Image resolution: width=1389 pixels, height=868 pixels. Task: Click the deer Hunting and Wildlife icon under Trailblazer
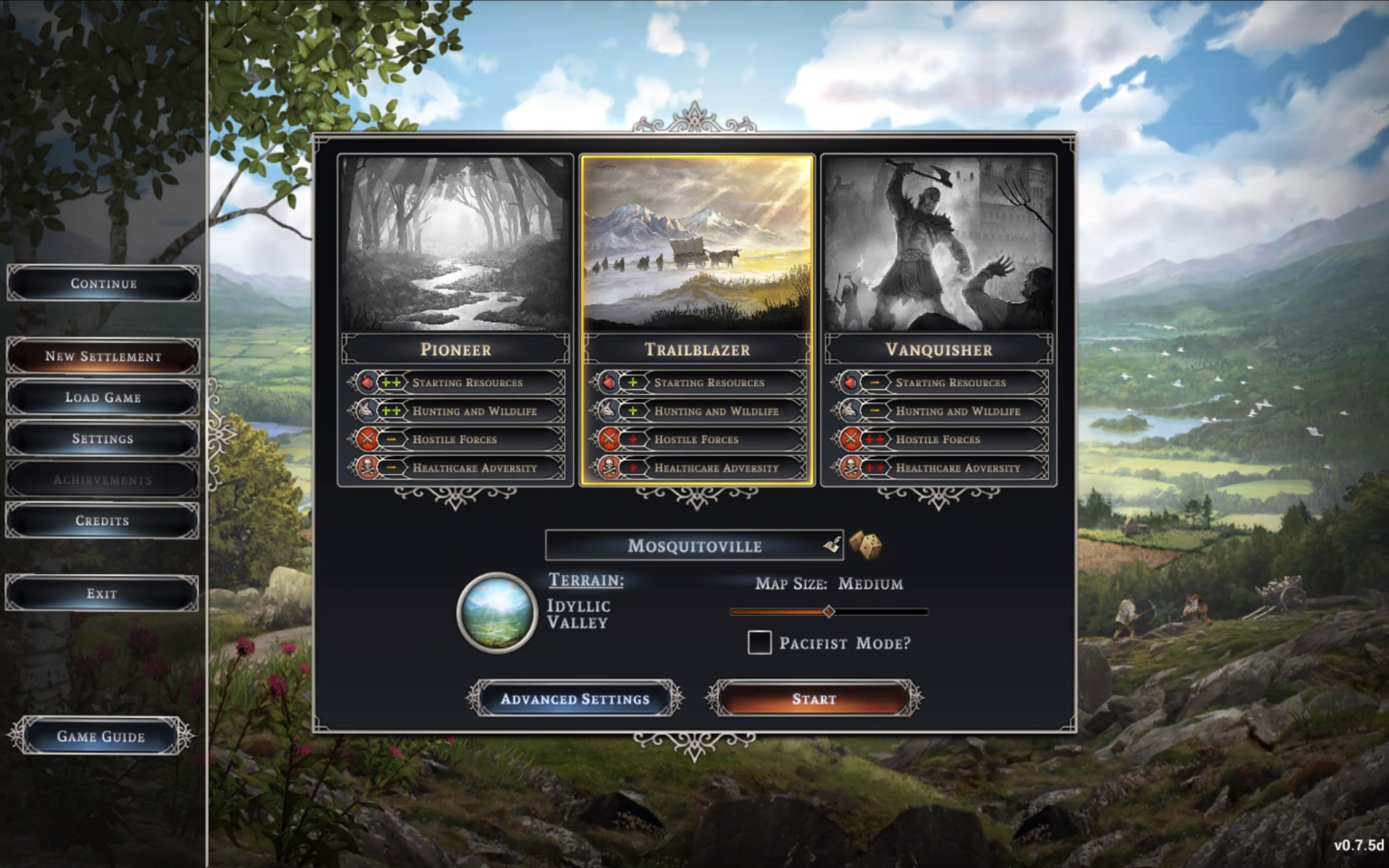coord(609,410)
